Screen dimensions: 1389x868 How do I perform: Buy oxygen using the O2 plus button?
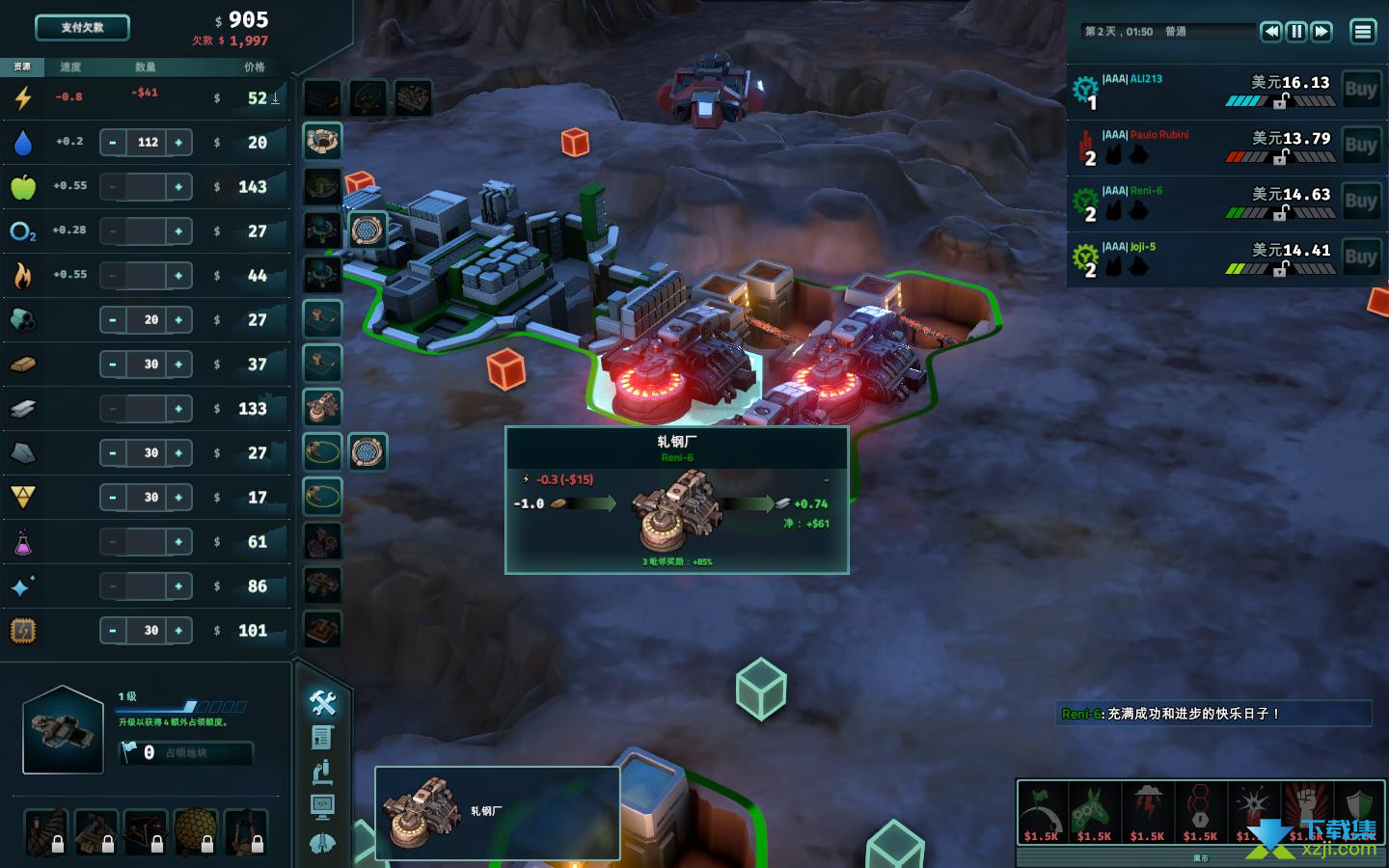click(x=178, y=231)
